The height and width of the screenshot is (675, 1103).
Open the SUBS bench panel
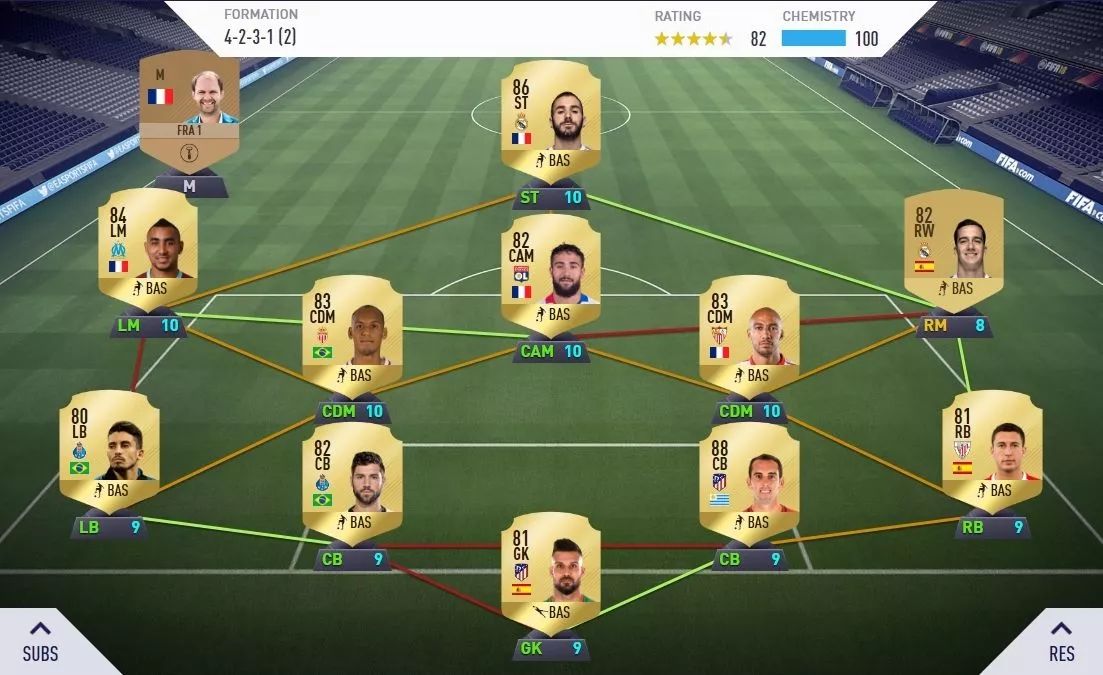click(41, 641)
